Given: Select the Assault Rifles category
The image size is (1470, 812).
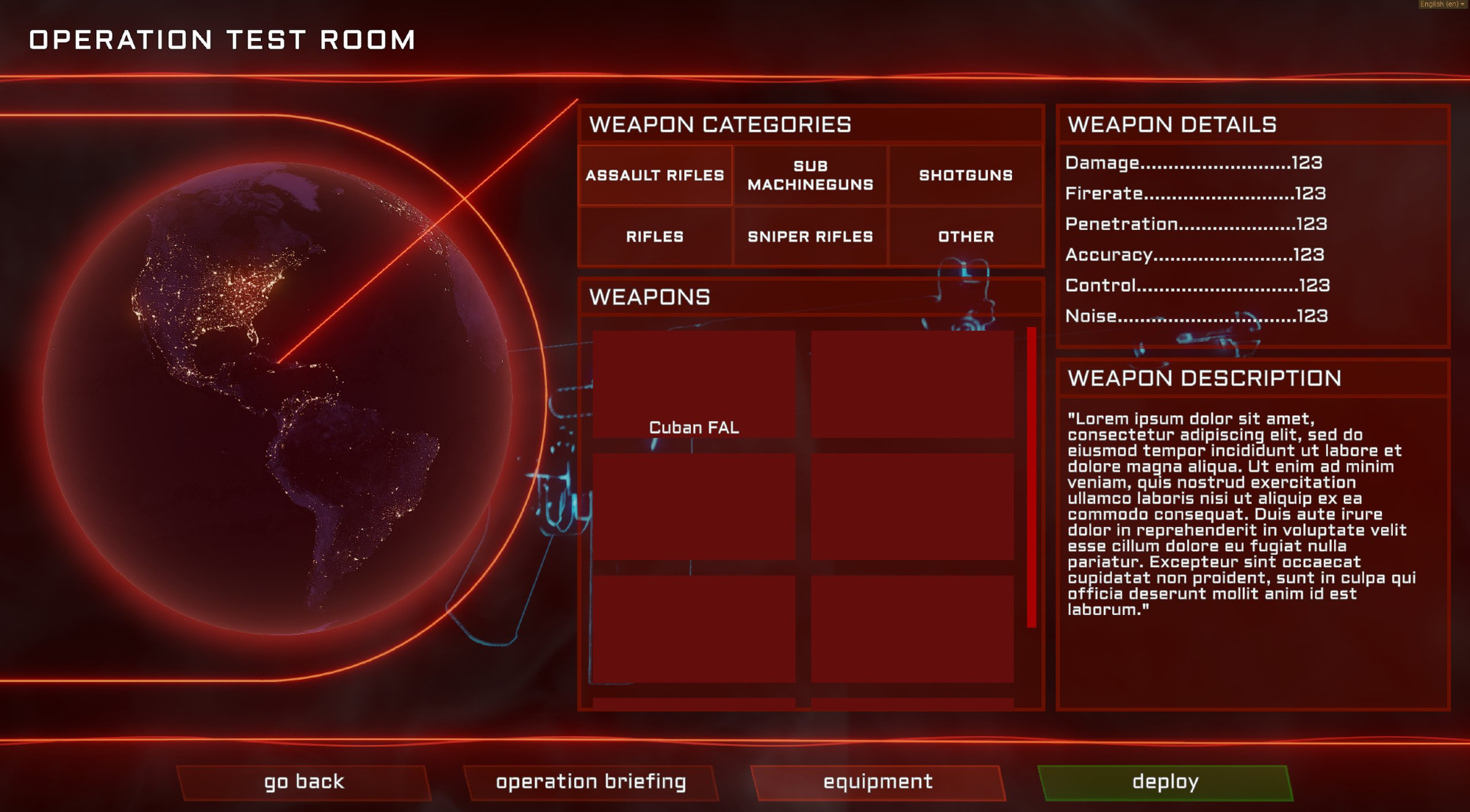Looking at the screenshot, I should [655, 176].
